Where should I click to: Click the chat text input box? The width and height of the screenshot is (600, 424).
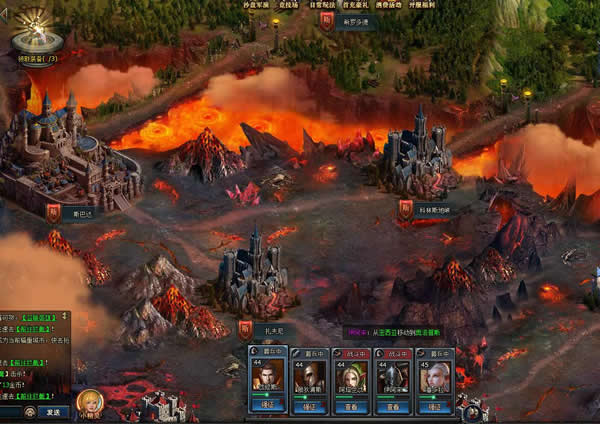(x=10, y=412)
